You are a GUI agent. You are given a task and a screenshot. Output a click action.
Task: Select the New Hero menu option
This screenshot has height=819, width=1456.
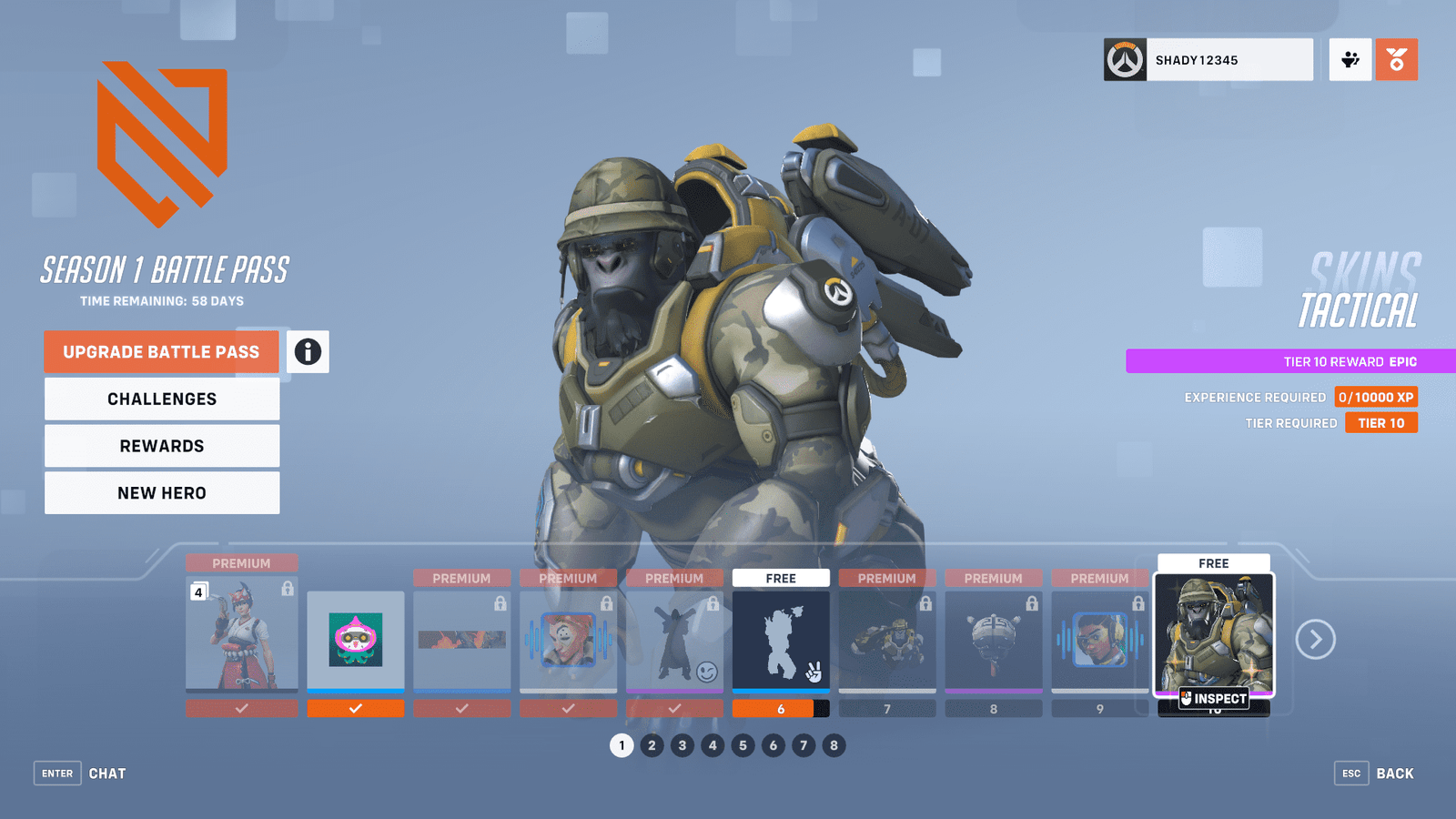tap(162, 493)
